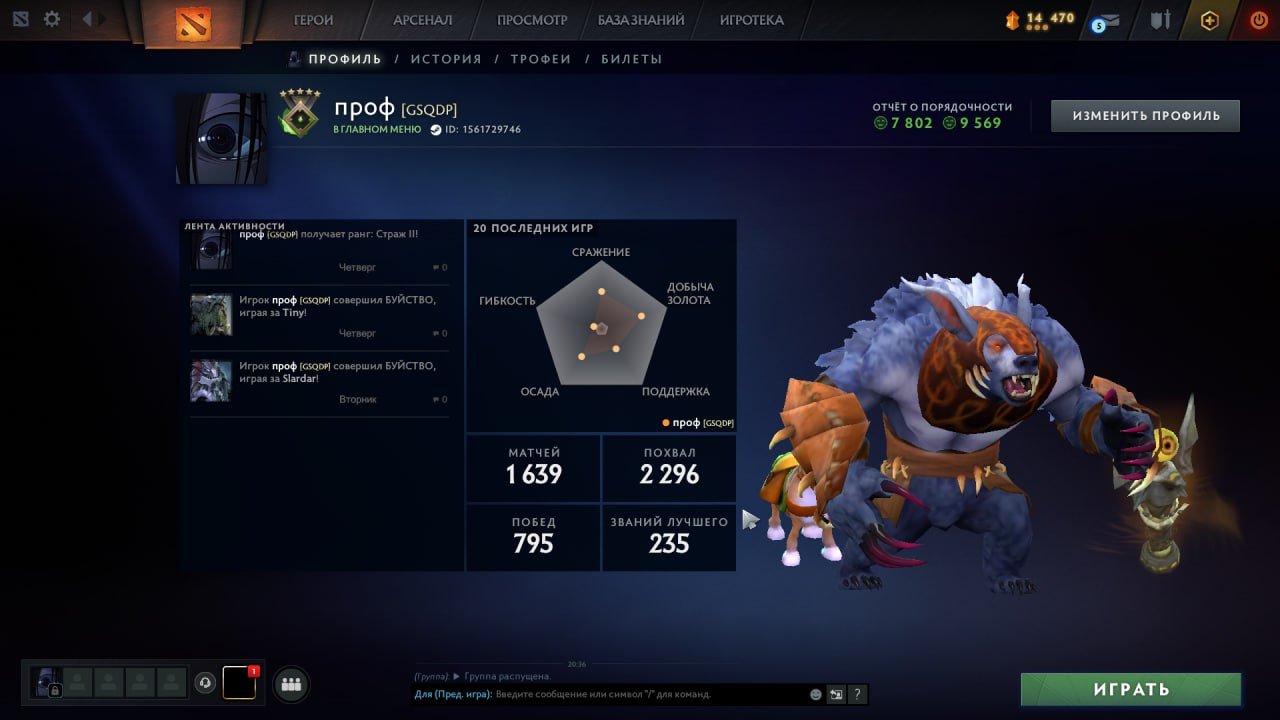Open the Герои (Heroes) menu
This screenshot has width=1280, height=720.
(x=313, y=20)
